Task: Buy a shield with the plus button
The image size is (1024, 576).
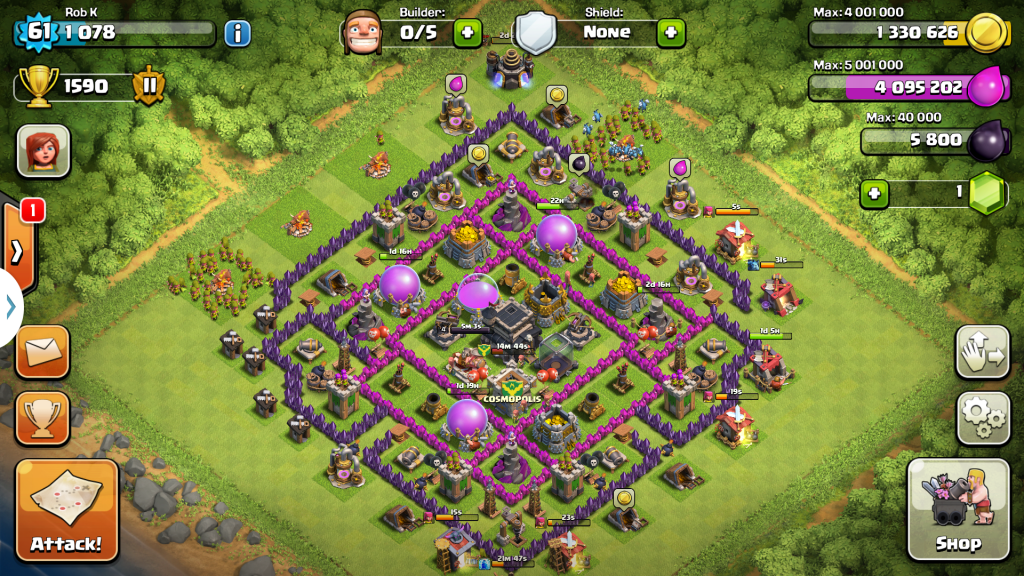Action: [671, 32]
